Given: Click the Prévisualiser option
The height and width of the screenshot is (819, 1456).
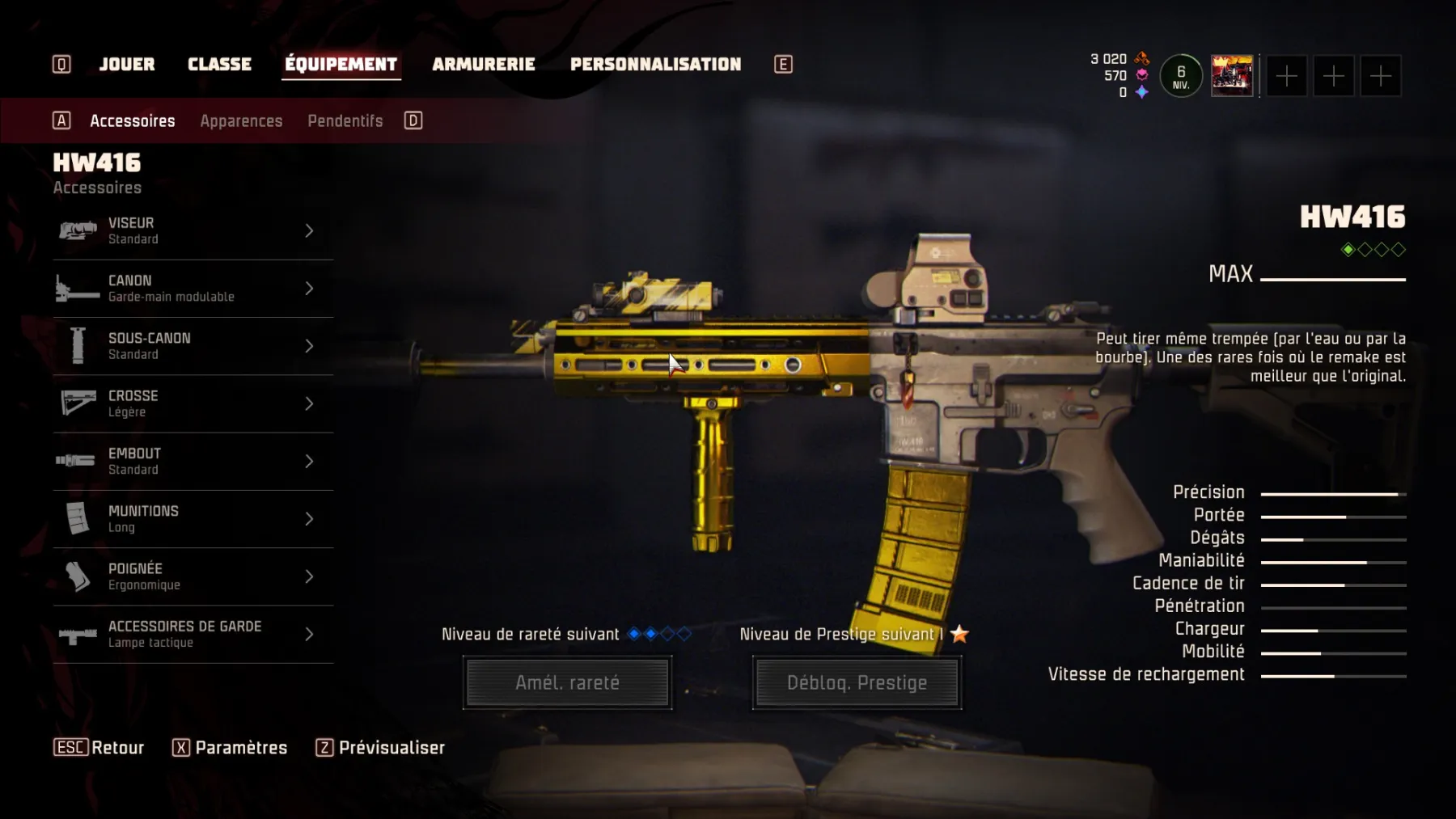Looking at the screenshot, I should 392,748.
